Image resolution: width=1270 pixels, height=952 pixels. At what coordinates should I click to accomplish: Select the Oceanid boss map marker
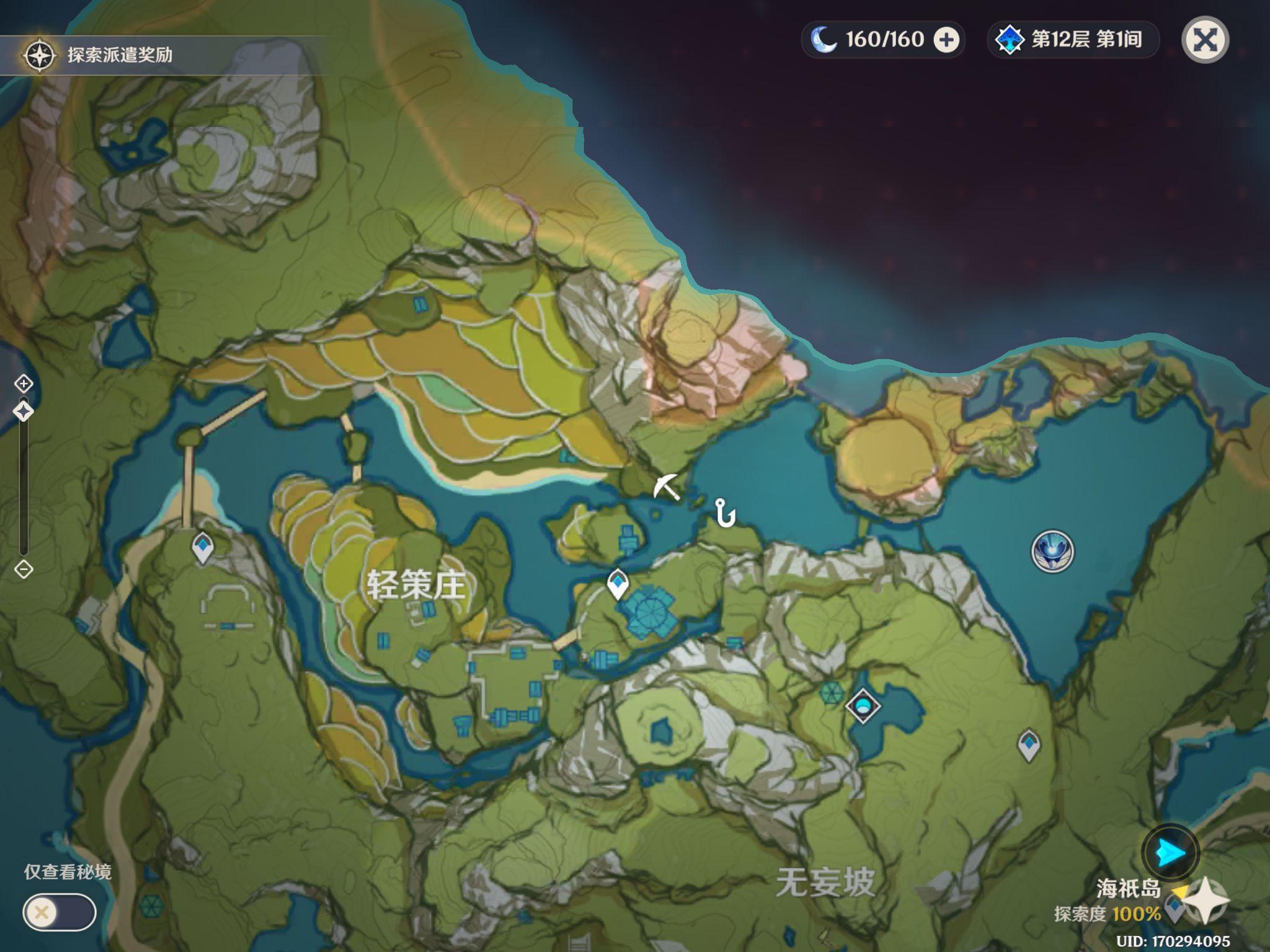coord(1052,552)
